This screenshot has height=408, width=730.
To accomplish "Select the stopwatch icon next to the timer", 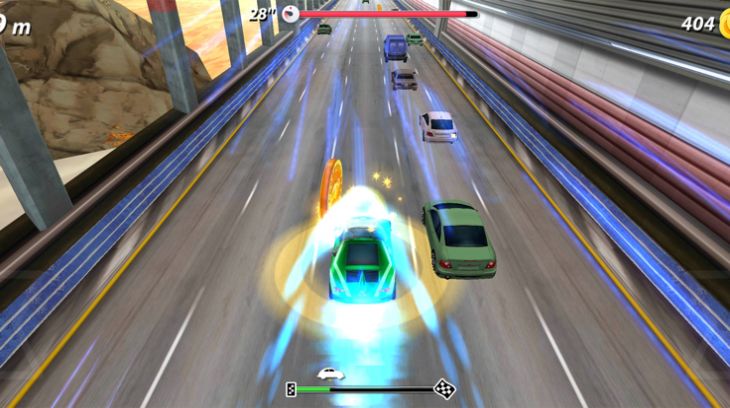I will (289, 13).
